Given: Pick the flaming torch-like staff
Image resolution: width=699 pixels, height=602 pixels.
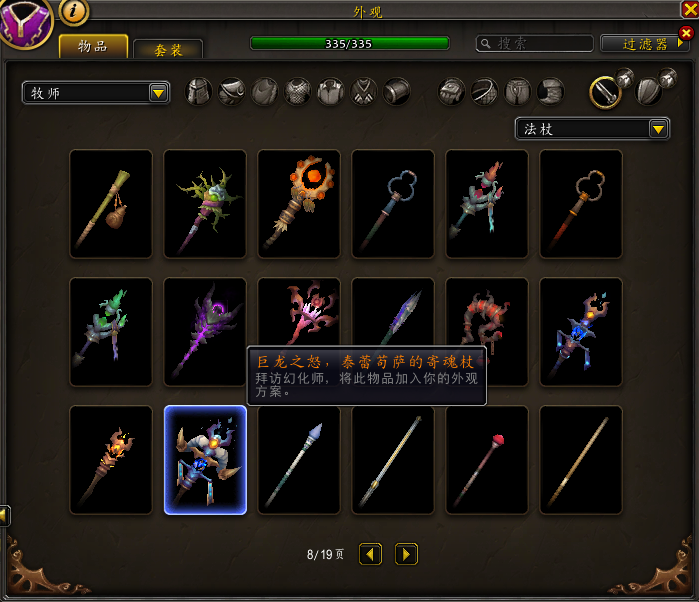Looking at the screenshot, I should (111, 460).
